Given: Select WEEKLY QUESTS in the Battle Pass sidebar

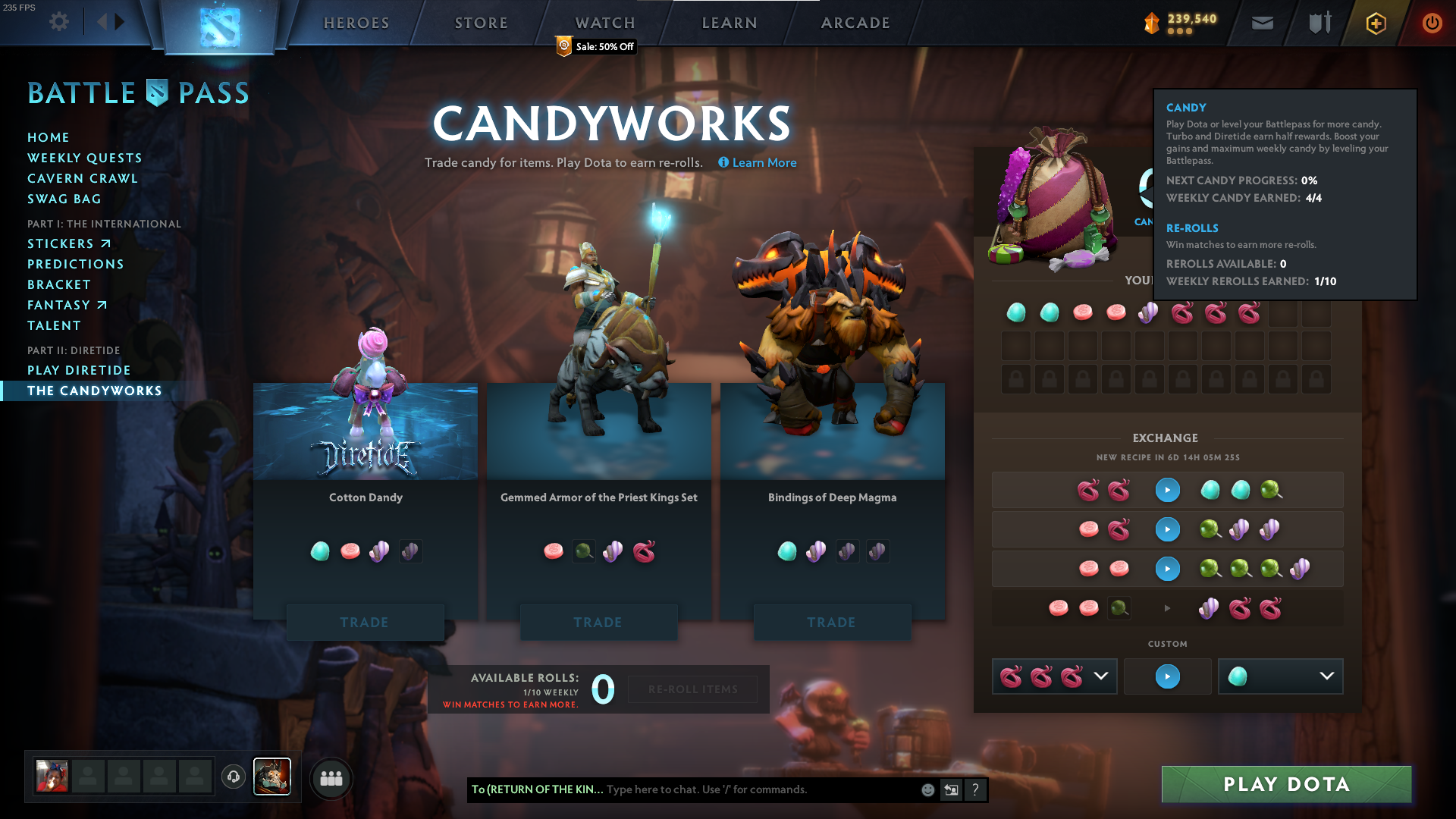Looking at the screenshot, I should (x=85, y=158).
